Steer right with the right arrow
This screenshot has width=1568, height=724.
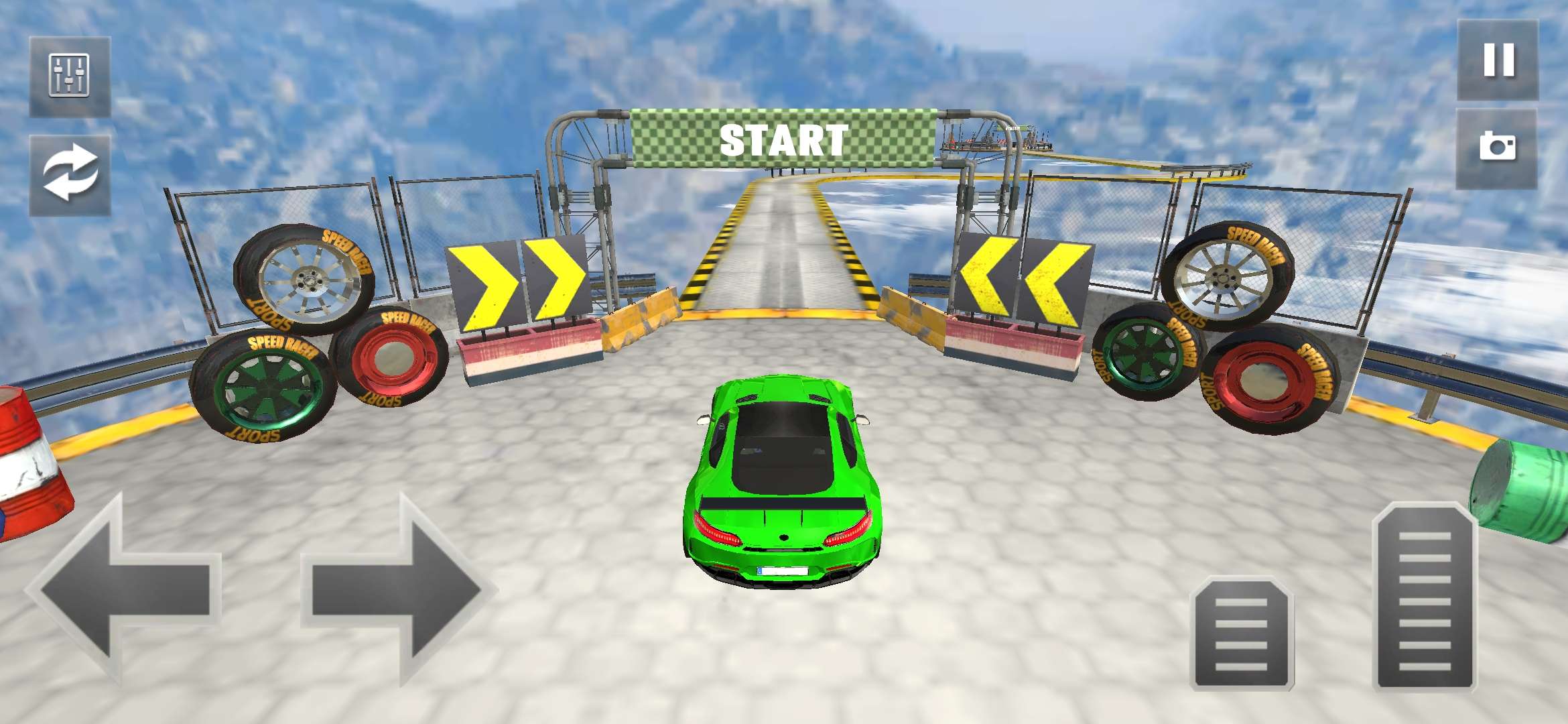point(397,590)
